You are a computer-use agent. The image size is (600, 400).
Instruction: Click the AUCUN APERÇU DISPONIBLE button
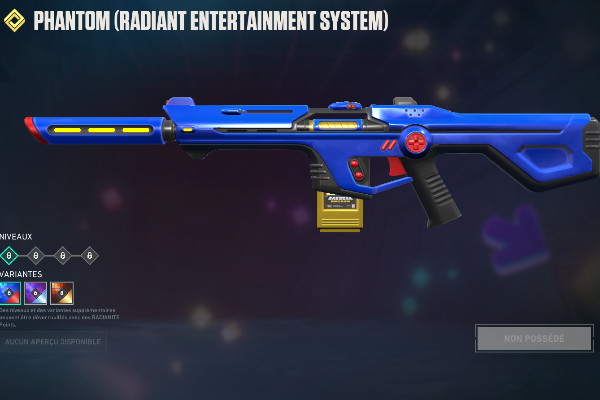pyautogui.click(x=53, y=342)
